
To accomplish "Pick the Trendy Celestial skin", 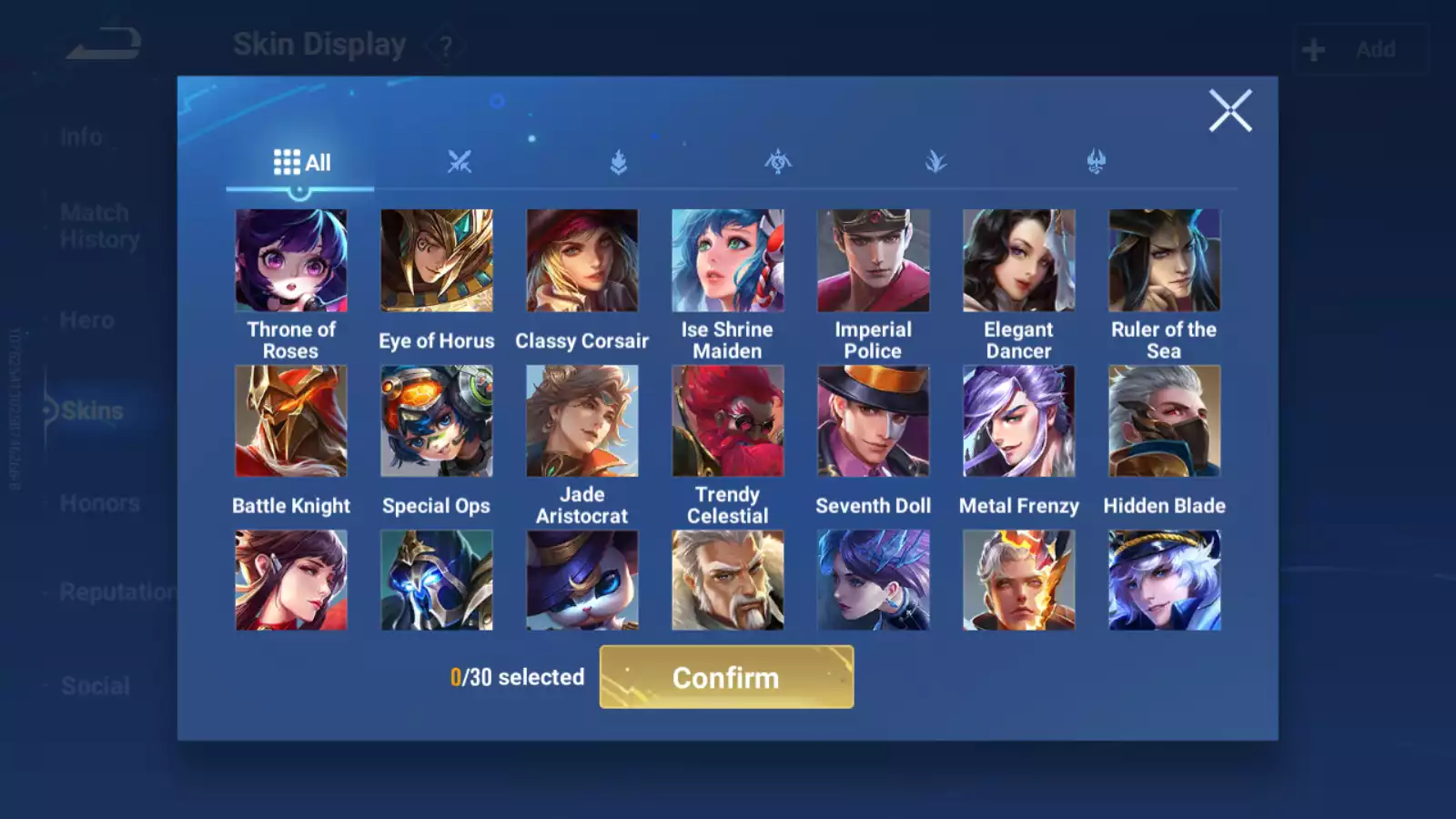I will tap(727, 421).
